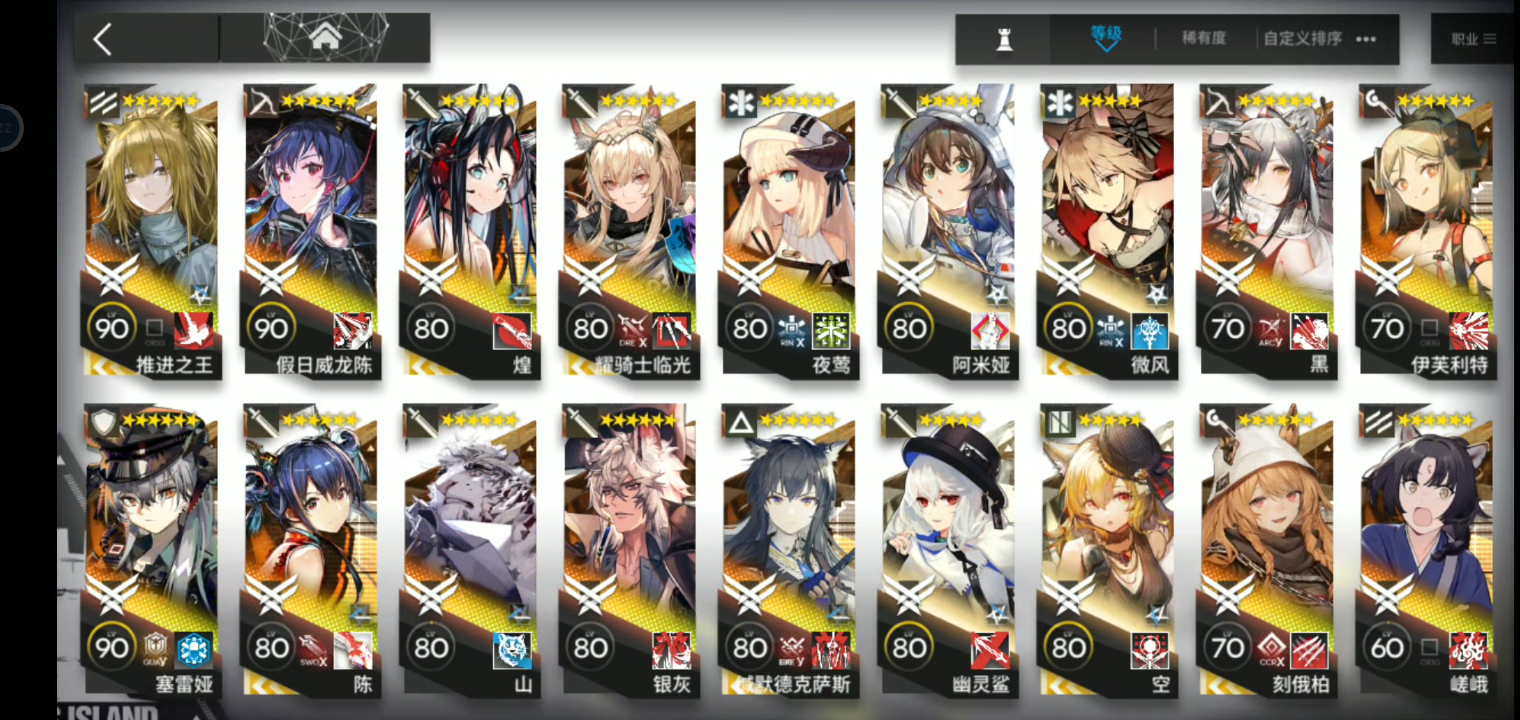Choose the 假日威龙陈 operator card

coord(311,230)
